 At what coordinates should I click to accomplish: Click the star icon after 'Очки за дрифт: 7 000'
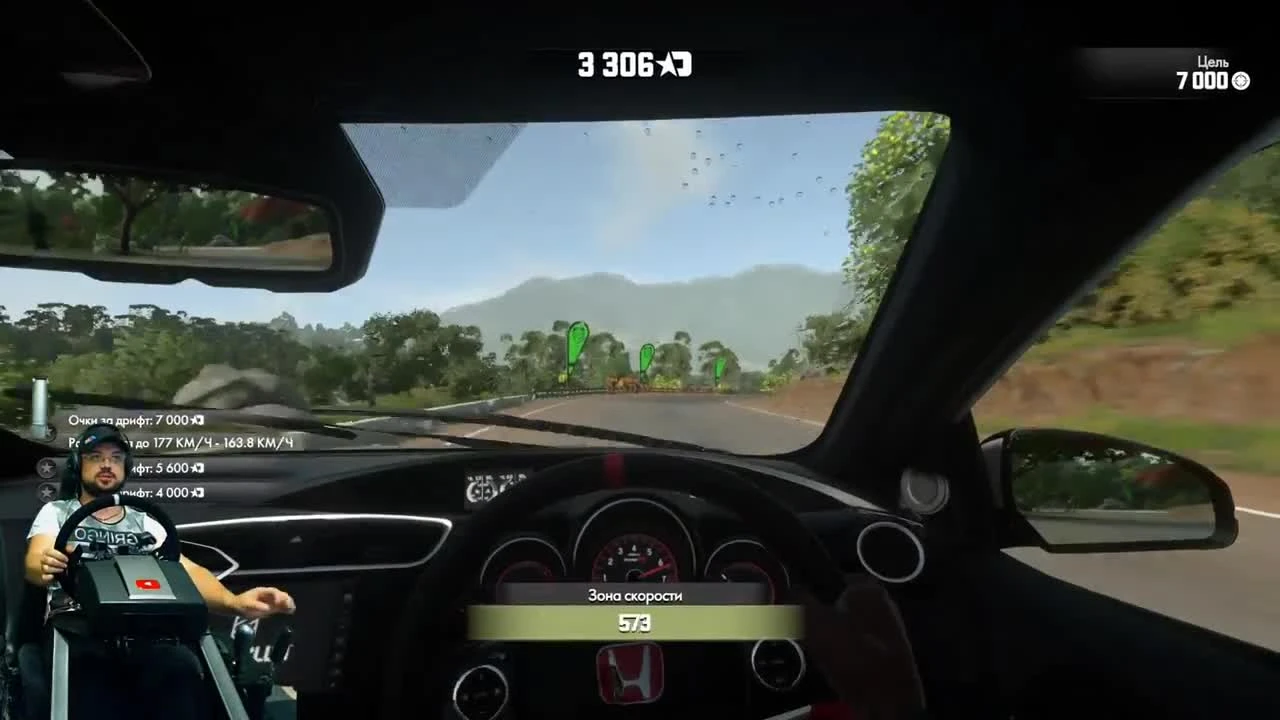tap(192, 420)
